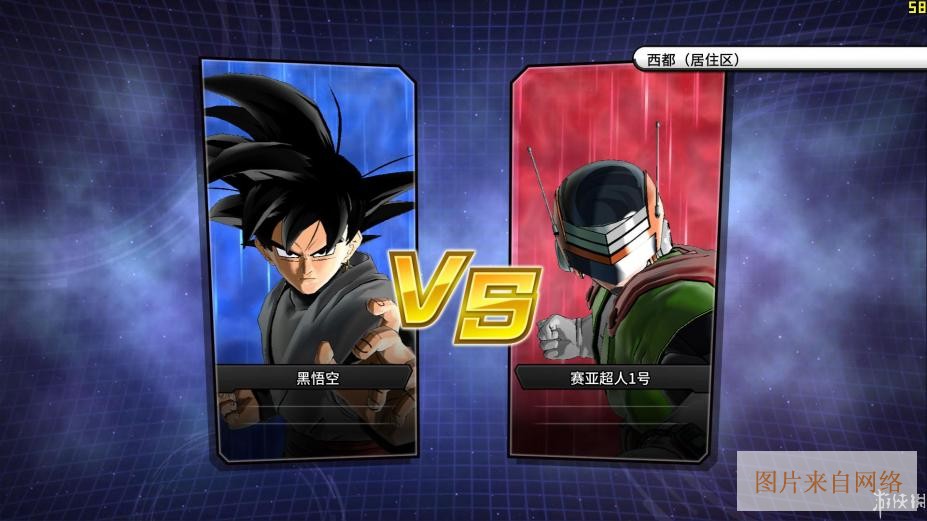Select the 黑悟空 character card

click(308, 260)
